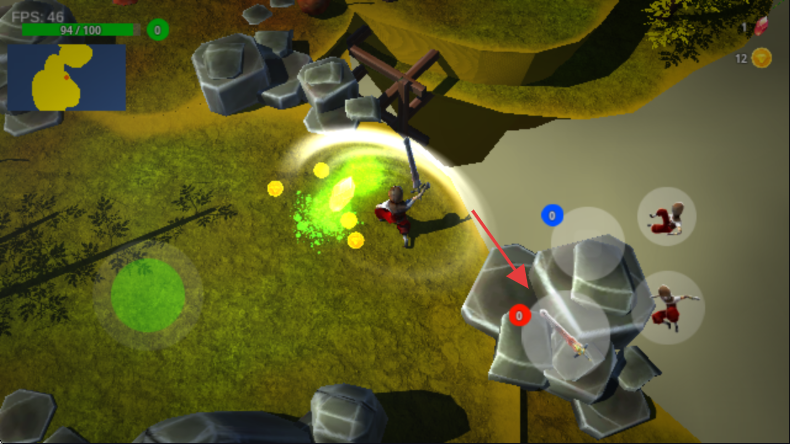Trigger the tumbling roll action button
This screenshot has height=444, width=790.
coord(667,216)
